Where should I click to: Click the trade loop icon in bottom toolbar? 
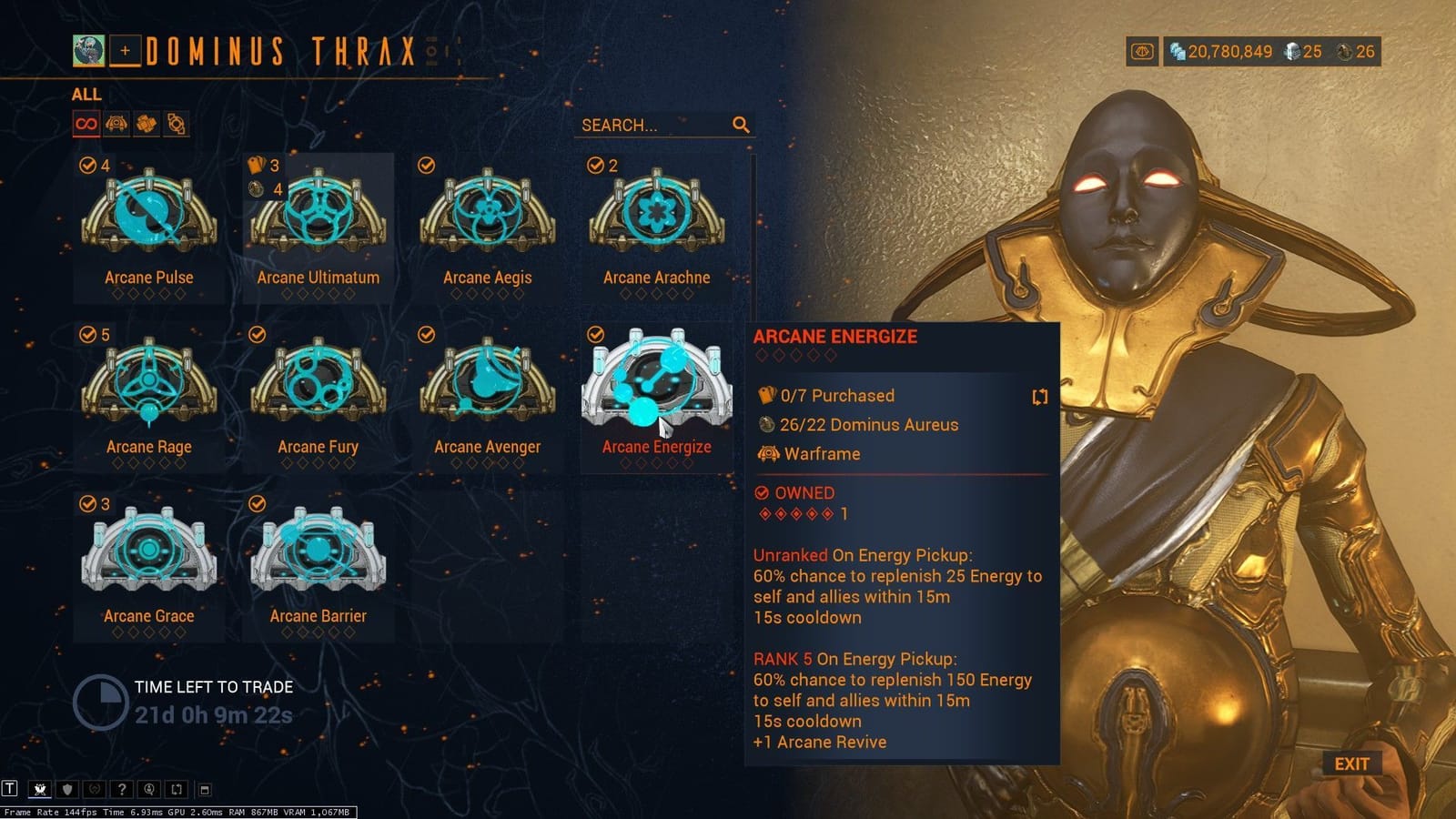pyautogui.click(x=177, y=790)
